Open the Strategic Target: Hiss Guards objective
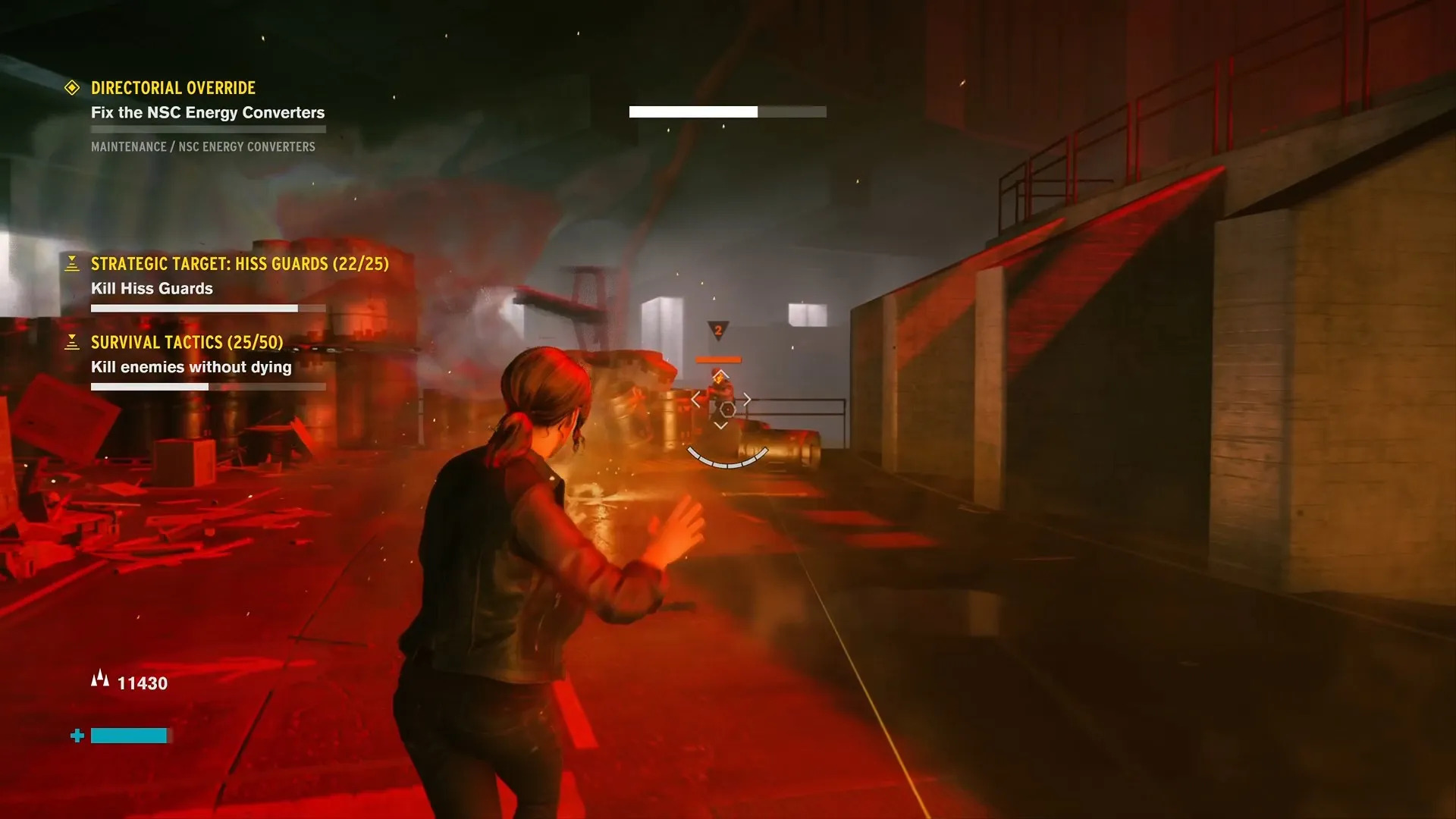Screen dimensions: 1456x819 coord(240,264)
